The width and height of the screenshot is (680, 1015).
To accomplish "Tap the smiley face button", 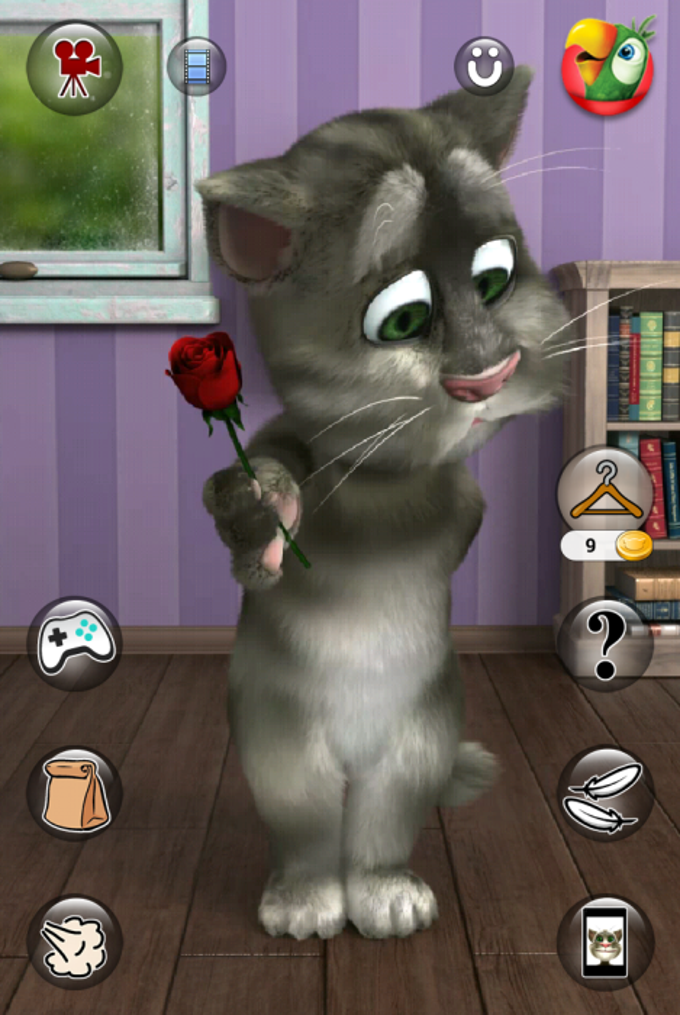I will tap(484, 66).
